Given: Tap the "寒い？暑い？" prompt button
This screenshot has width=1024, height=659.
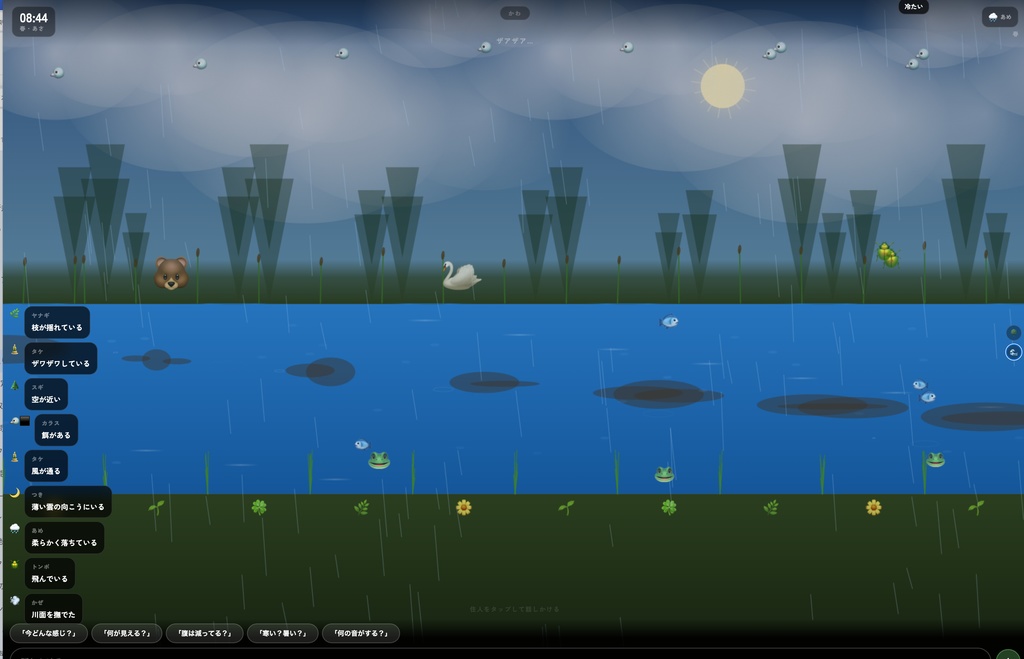Looking at the screenshot, I should [x=282, y=633].
